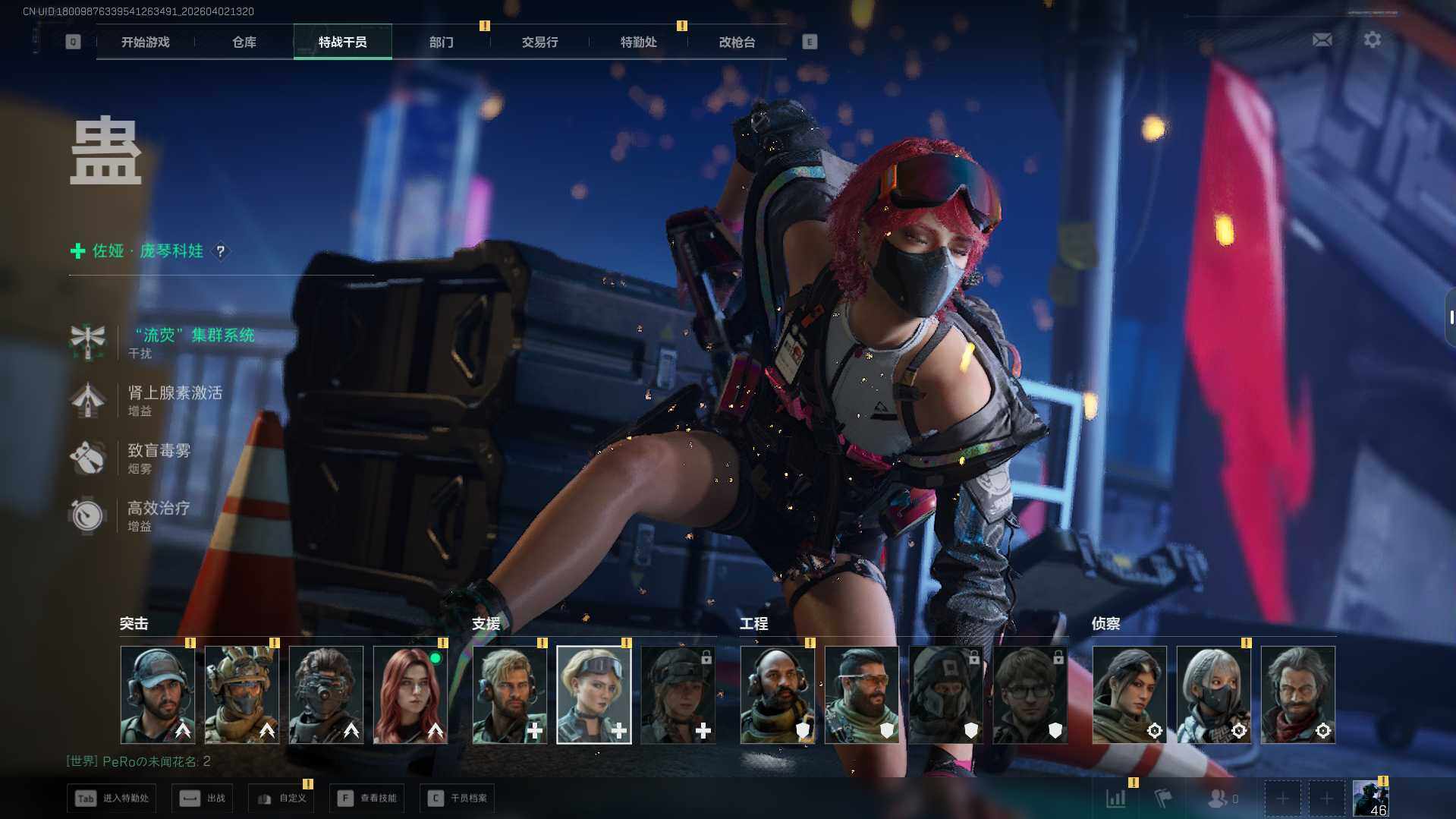Open the 特勤处 tab
The image size is (1456, 819).
point(638,43)
